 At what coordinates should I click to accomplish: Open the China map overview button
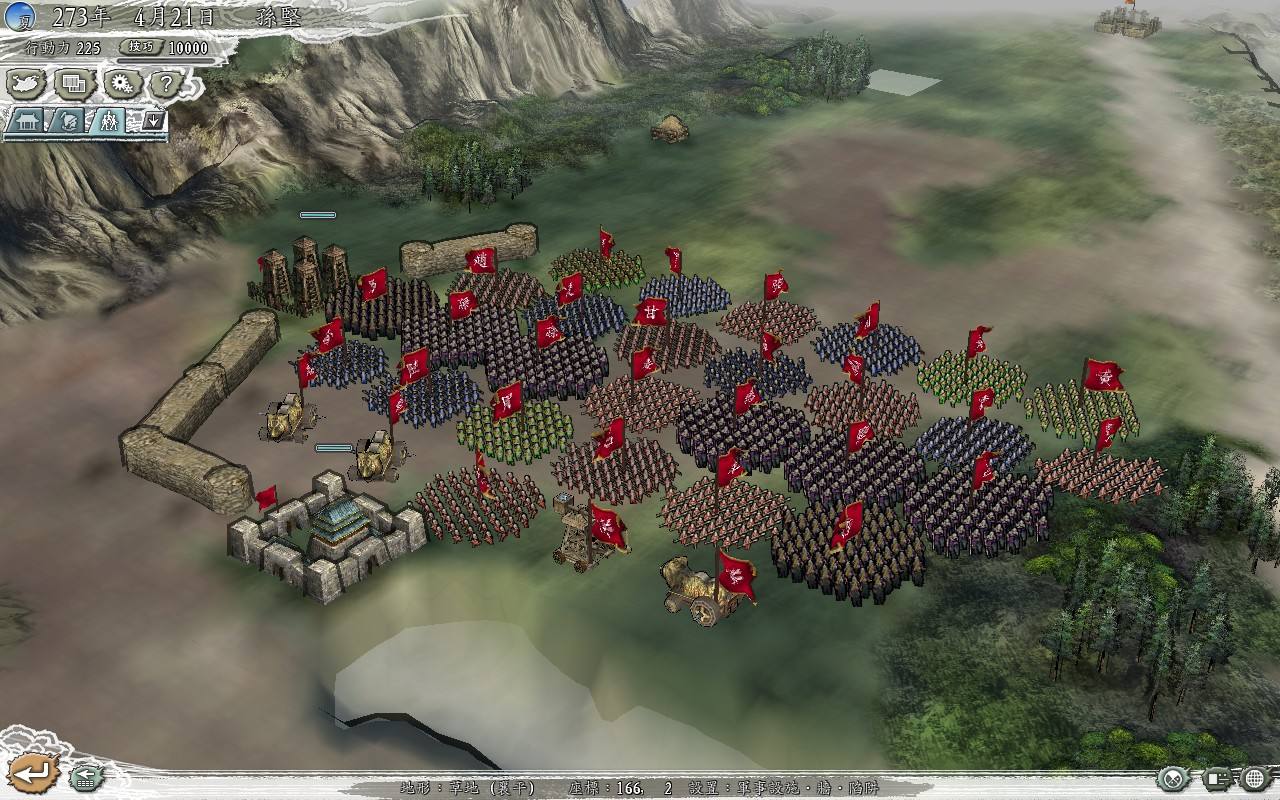pyautogui.click(x=27, y=84)
